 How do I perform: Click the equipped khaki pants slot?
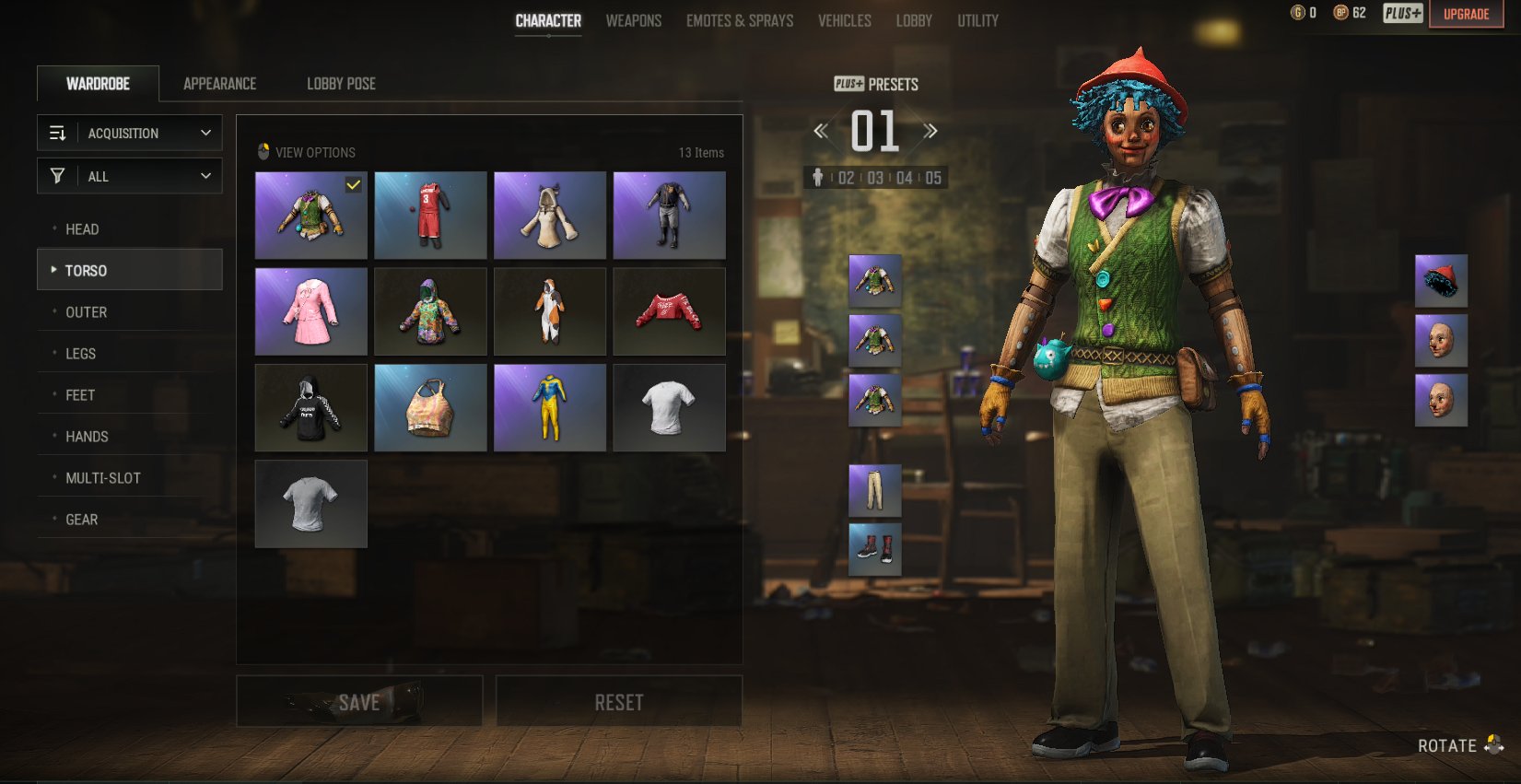874,490
